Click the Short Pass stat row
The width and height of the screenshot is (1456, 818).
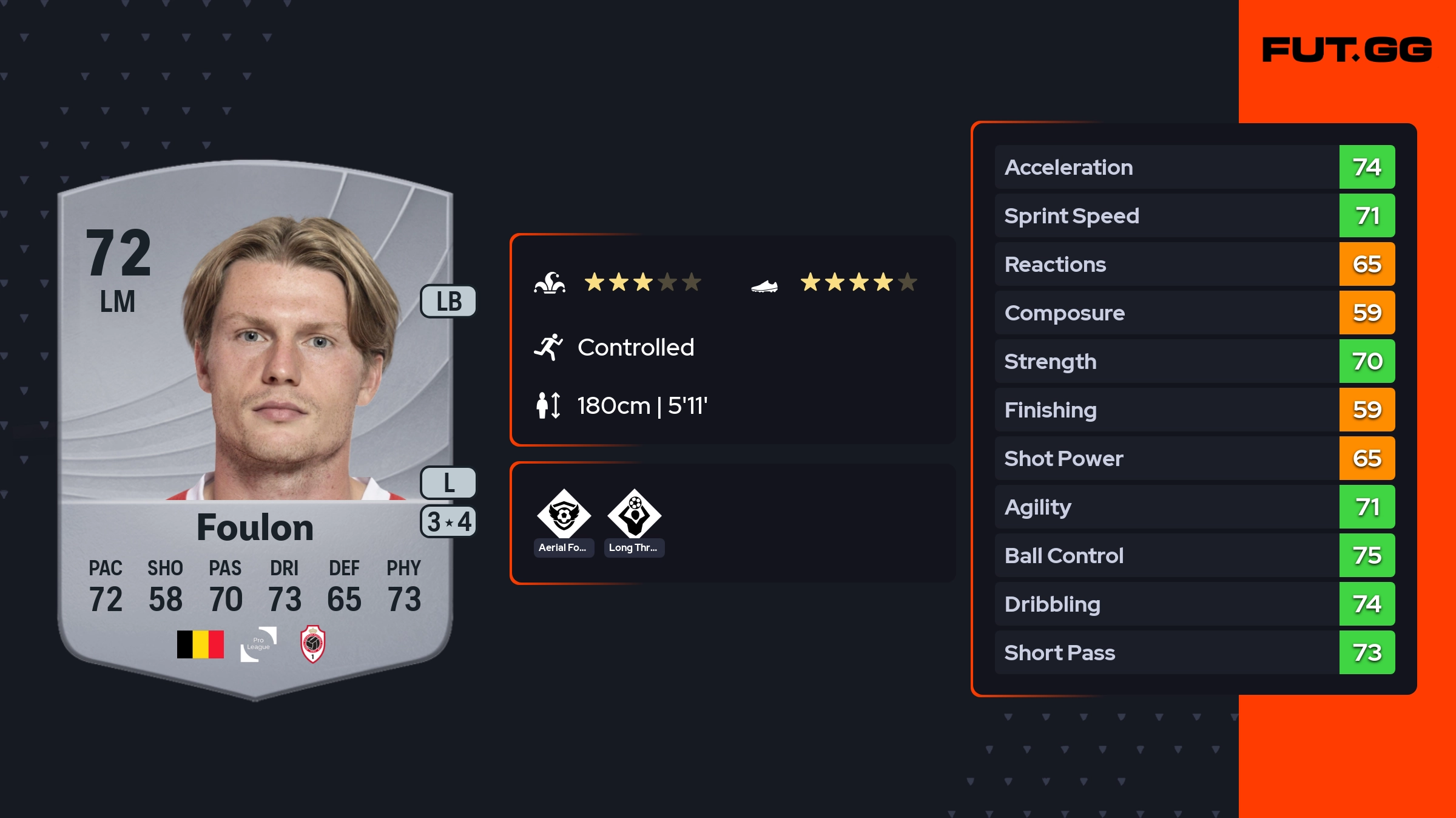1194,652
